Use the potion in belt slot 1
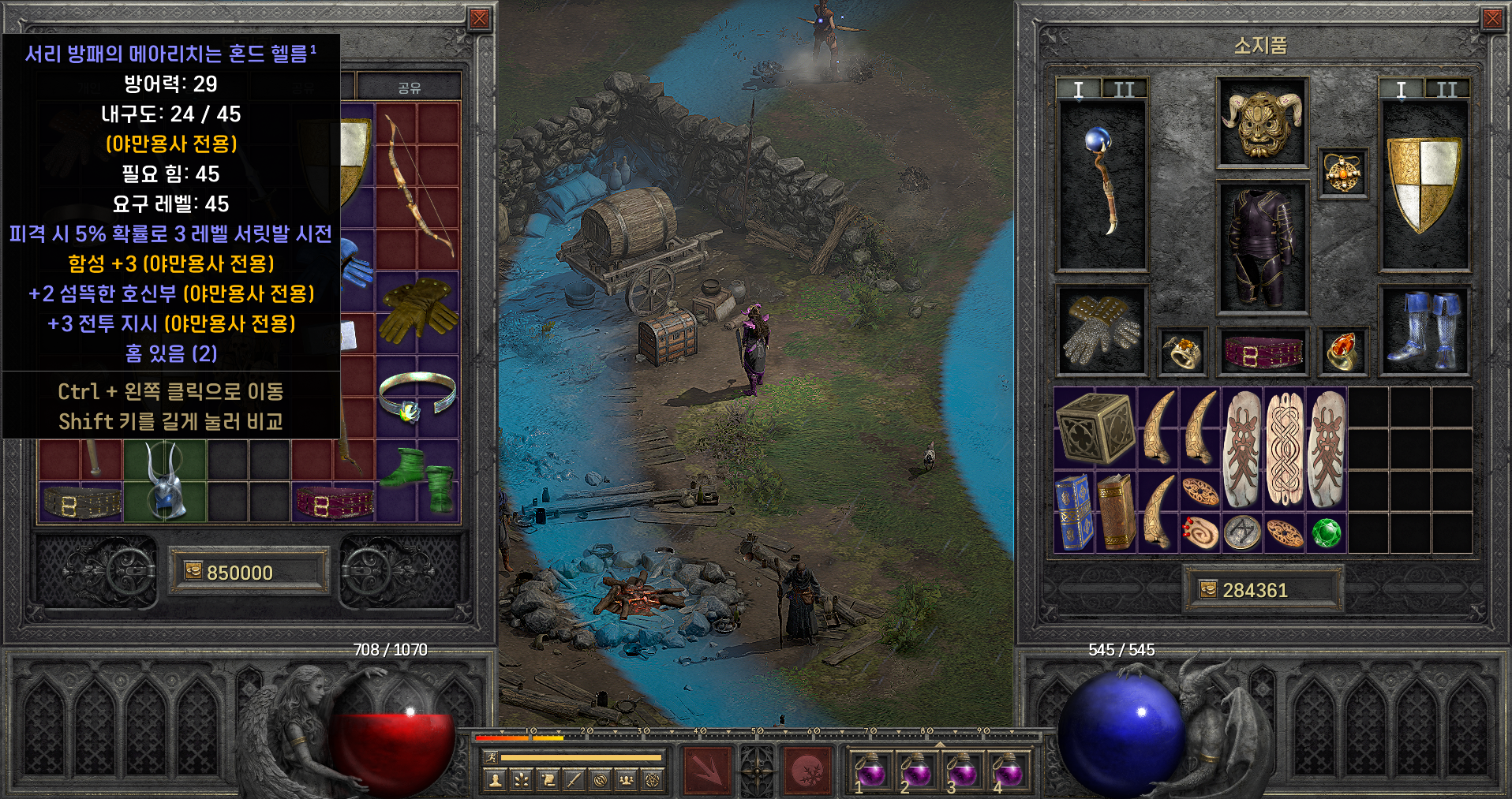The image size is (1512, 799). pos(871,770)
